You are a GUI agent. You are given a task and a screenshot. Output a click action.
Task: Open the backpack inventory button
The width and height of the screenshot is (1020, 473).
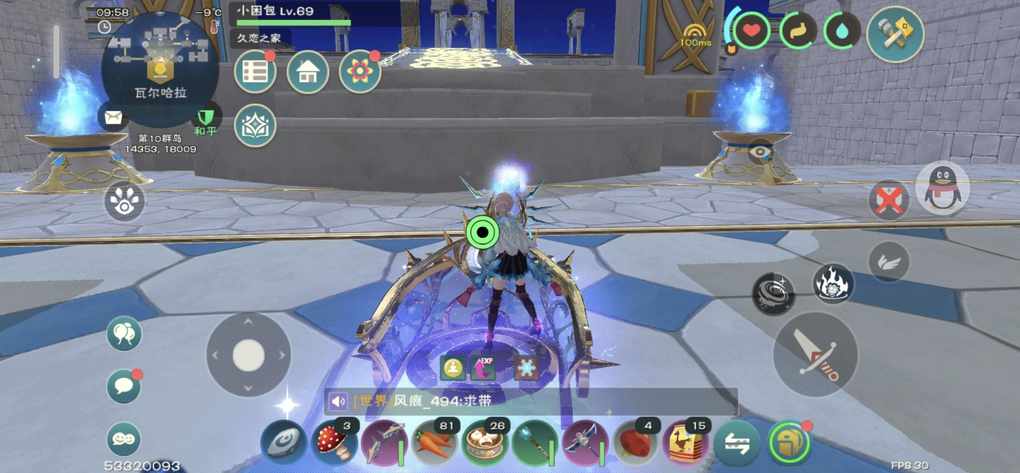click(789, 442)
